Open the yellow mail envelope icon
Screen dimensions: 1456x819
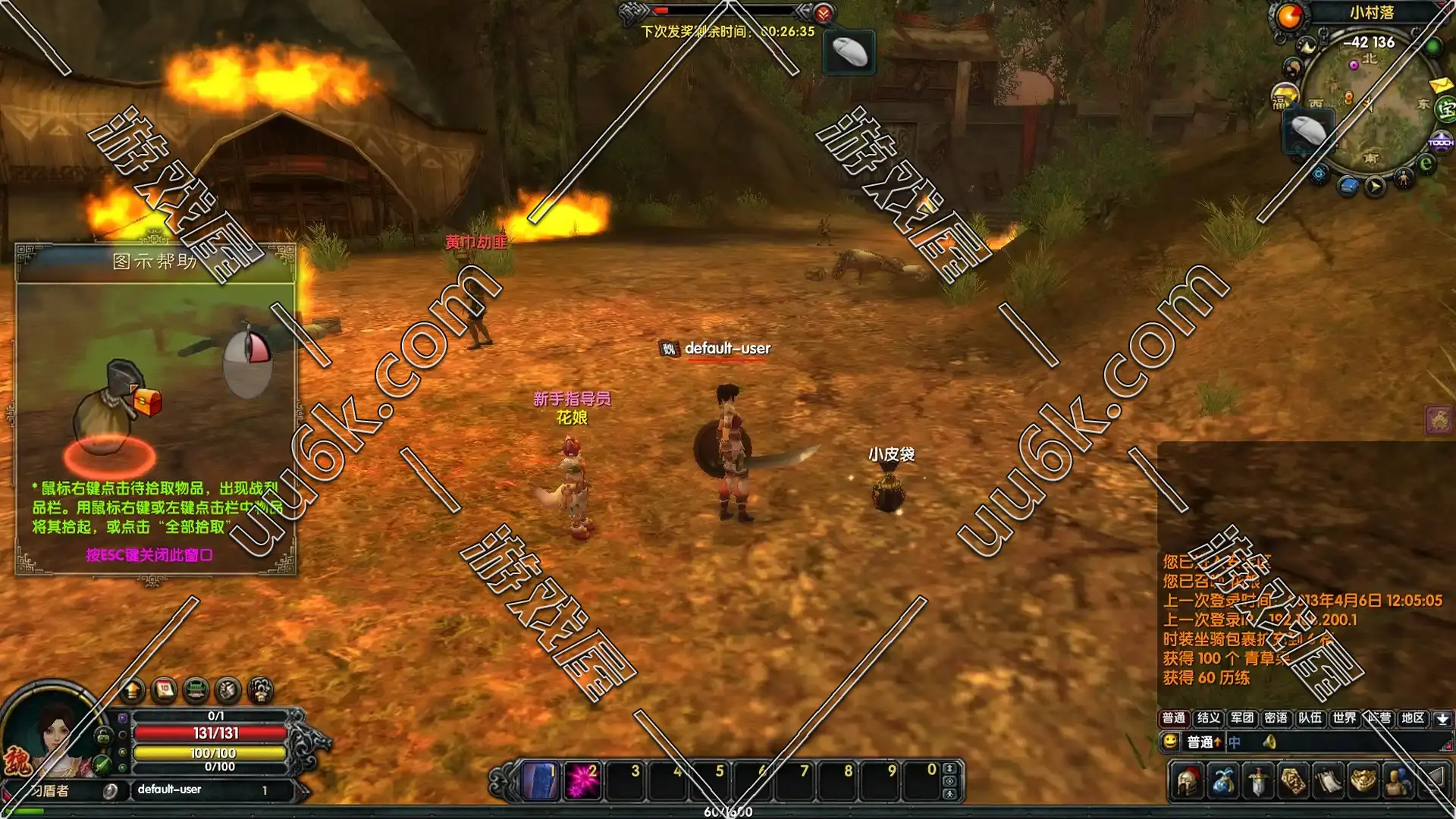[1439, 84]
